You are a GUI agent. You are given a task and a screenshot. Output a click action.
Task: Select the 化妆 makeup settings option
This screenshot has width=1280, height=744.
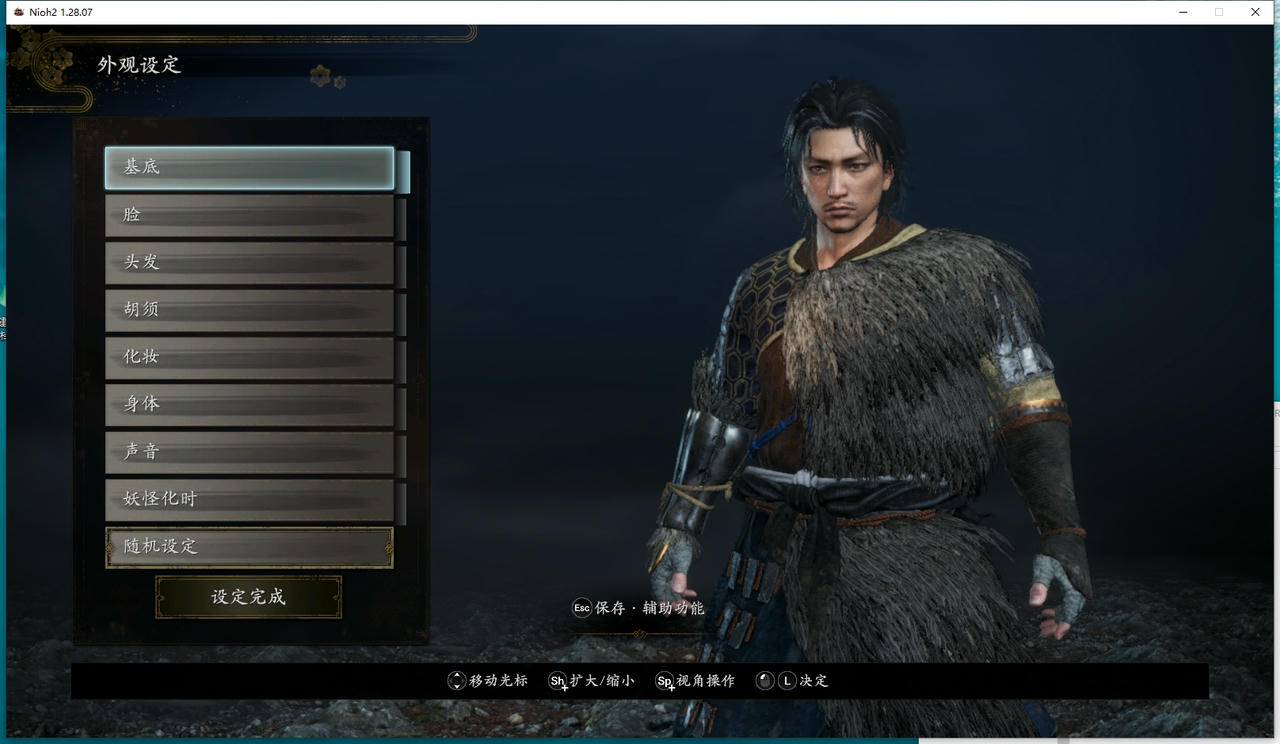(248, 357)
